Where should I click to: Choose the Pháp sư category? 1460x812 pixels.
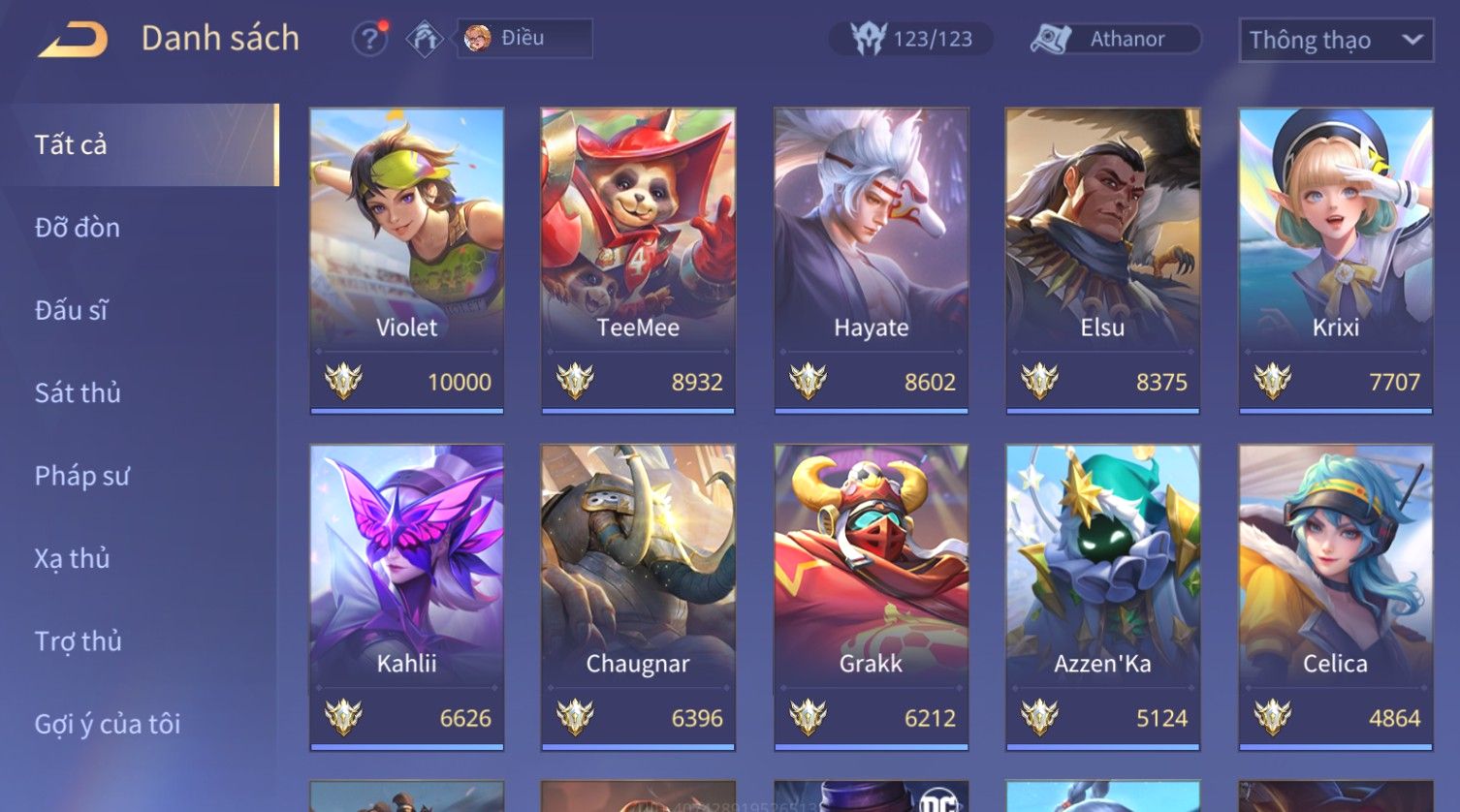click(81, 476)
